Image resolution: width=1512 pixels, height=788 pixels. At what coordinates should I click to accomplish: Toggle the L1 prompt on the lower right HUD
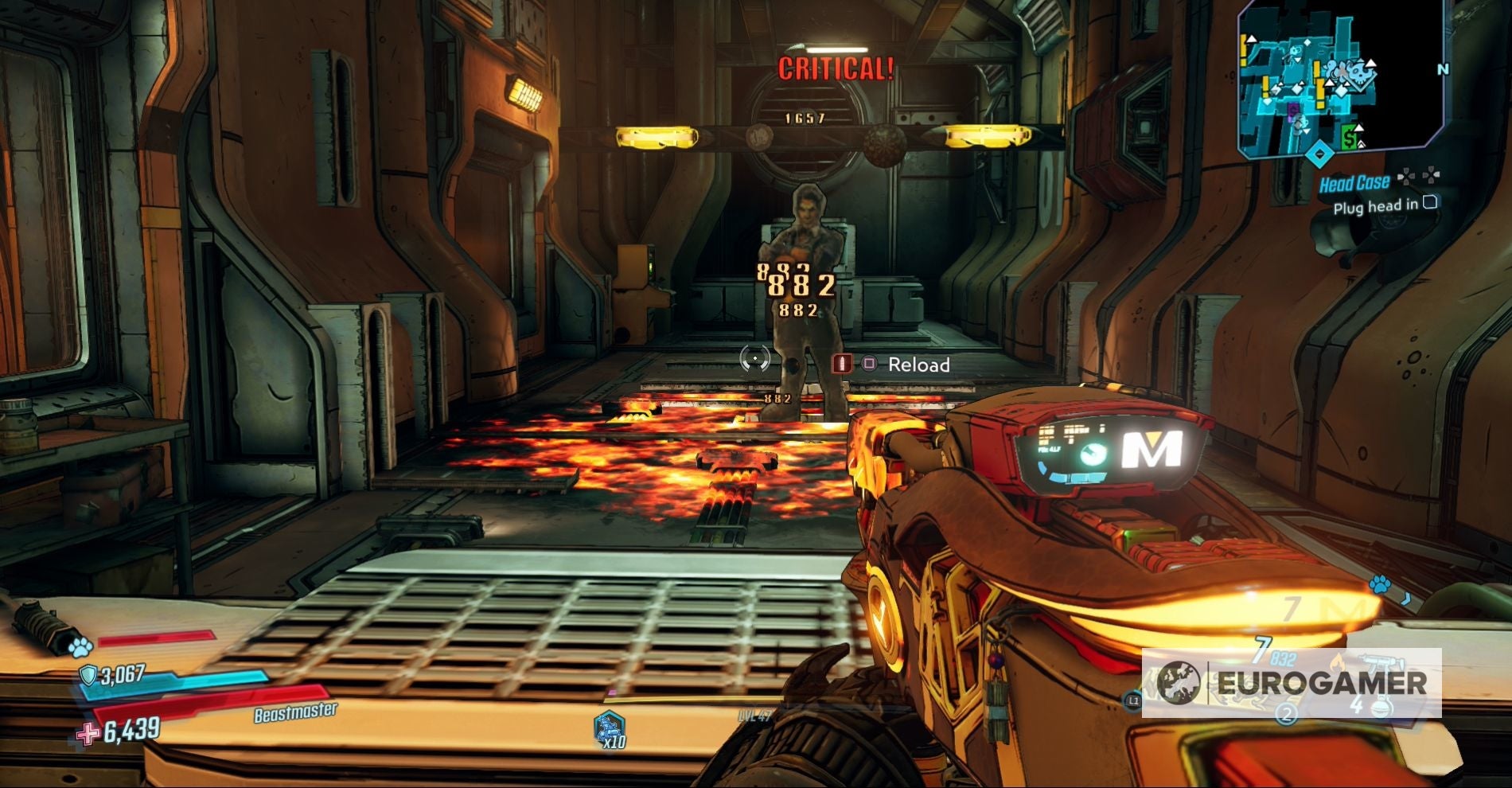point(1133,701)
